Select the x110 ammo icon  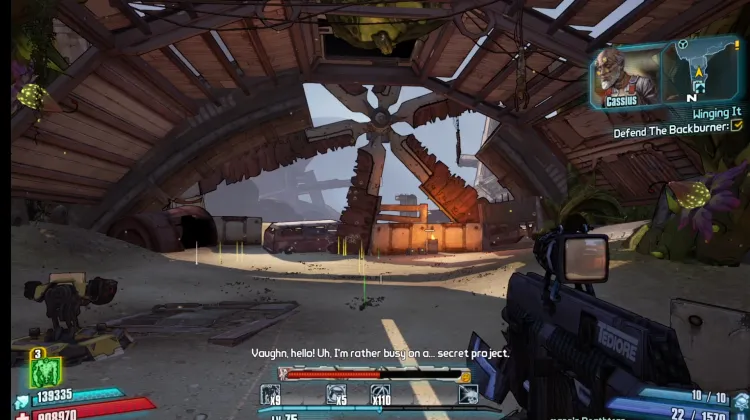pos(380,394)
